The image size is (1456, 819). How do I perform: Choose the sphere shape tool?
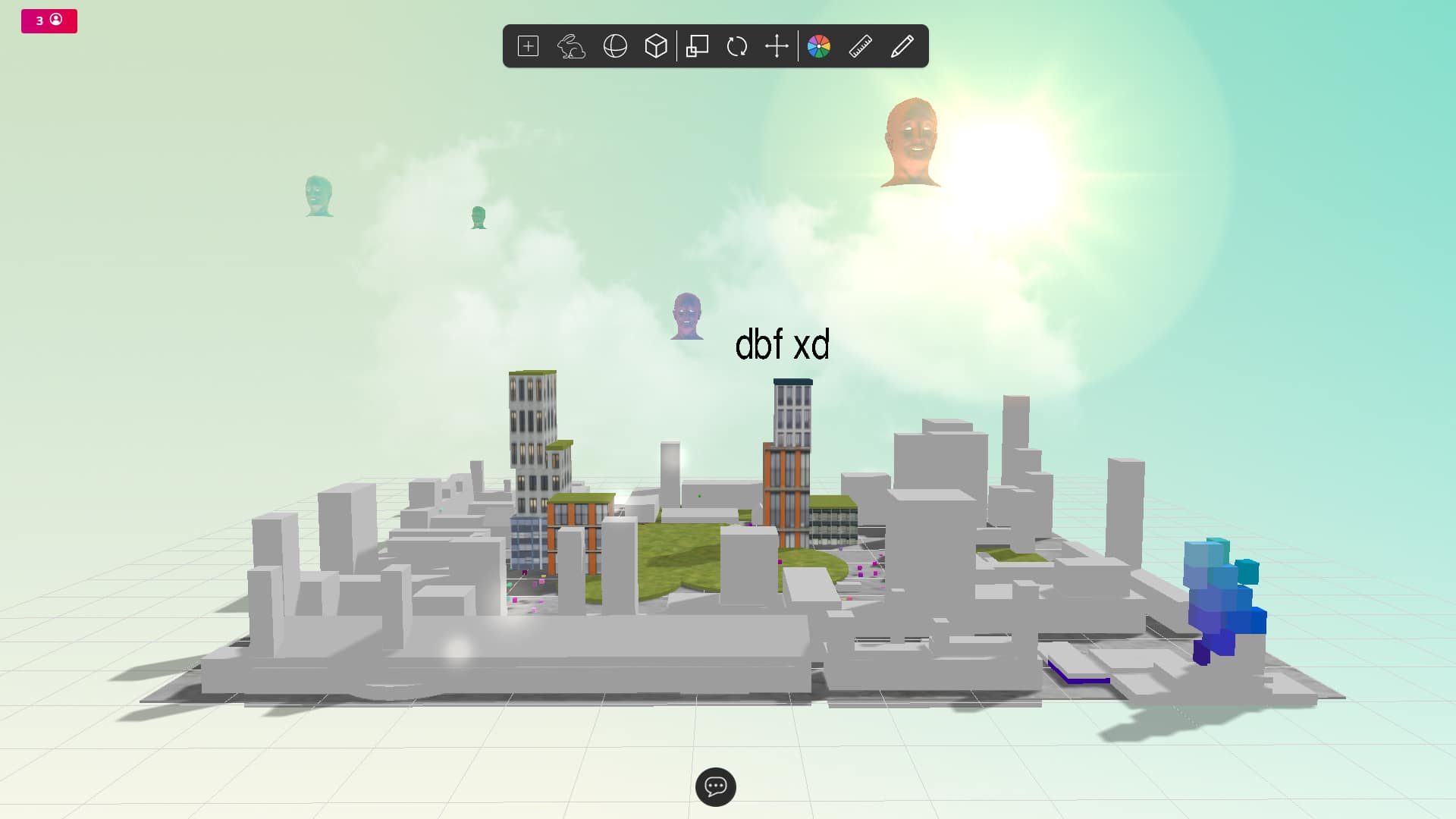click(615, 46)
